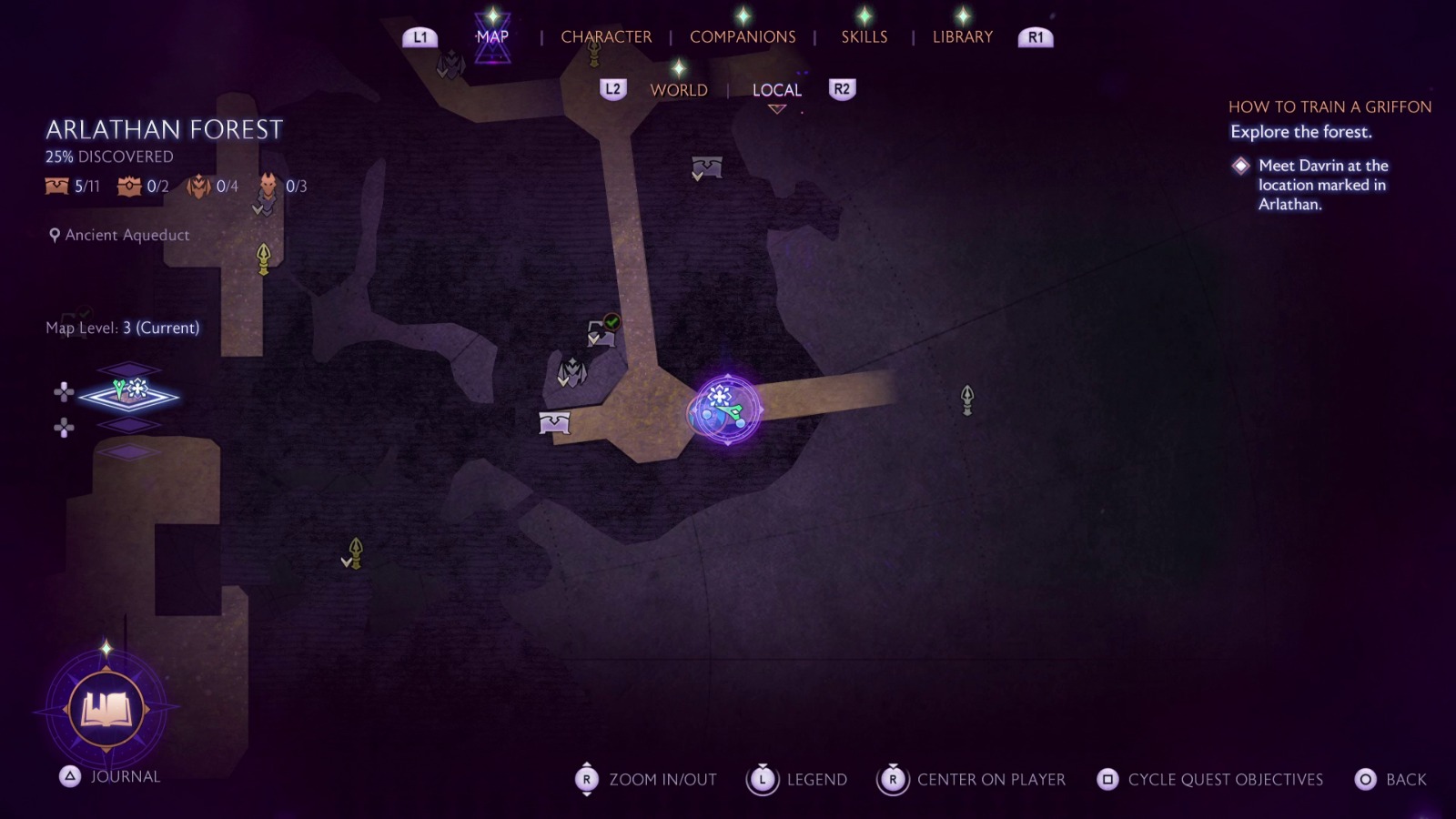Switch to the Character tab

point(606,37)
